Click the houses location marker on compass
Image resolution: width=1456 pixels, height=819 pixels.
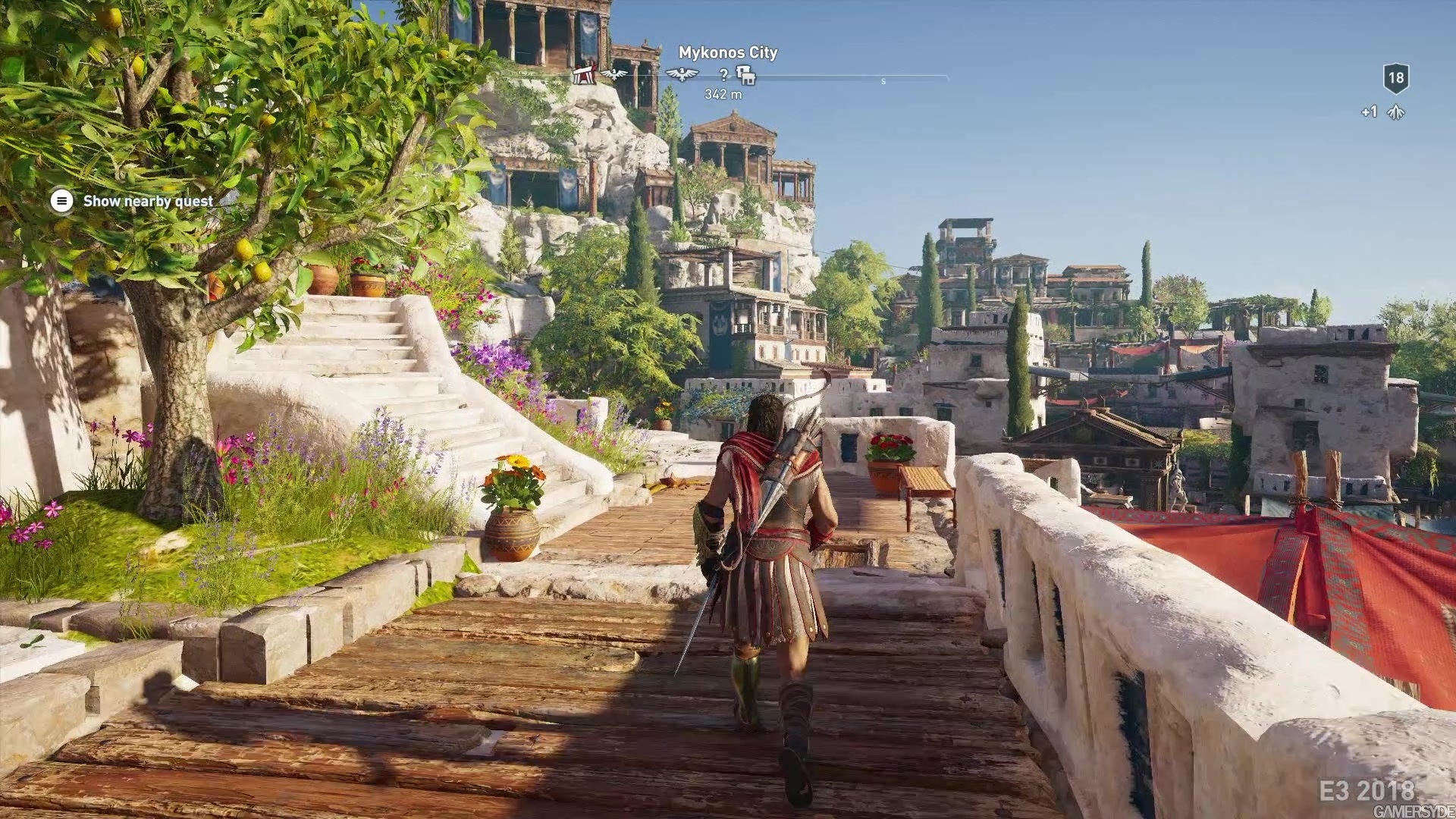[746, 74]
